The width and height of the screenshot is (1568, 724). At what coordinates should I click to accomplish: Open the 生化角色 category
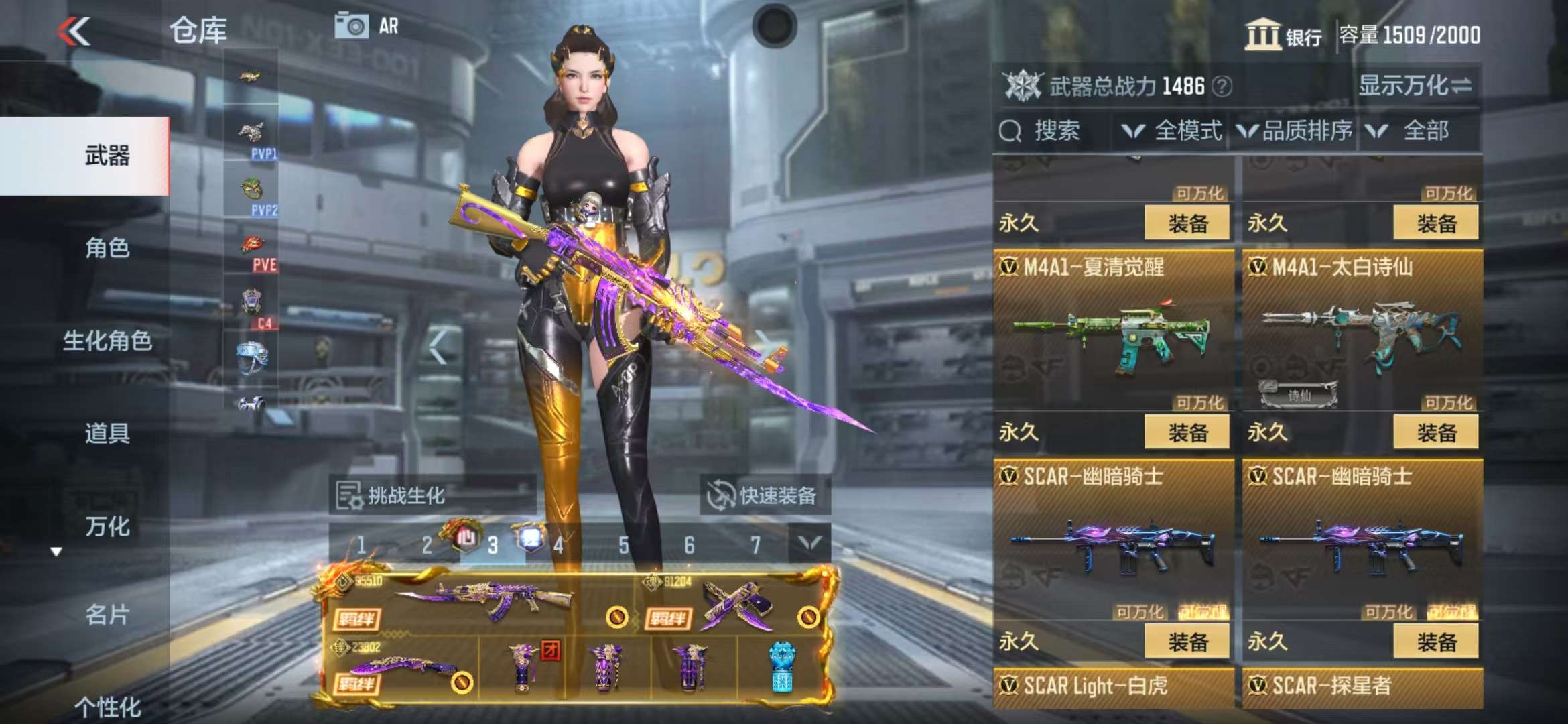point(107,341)
